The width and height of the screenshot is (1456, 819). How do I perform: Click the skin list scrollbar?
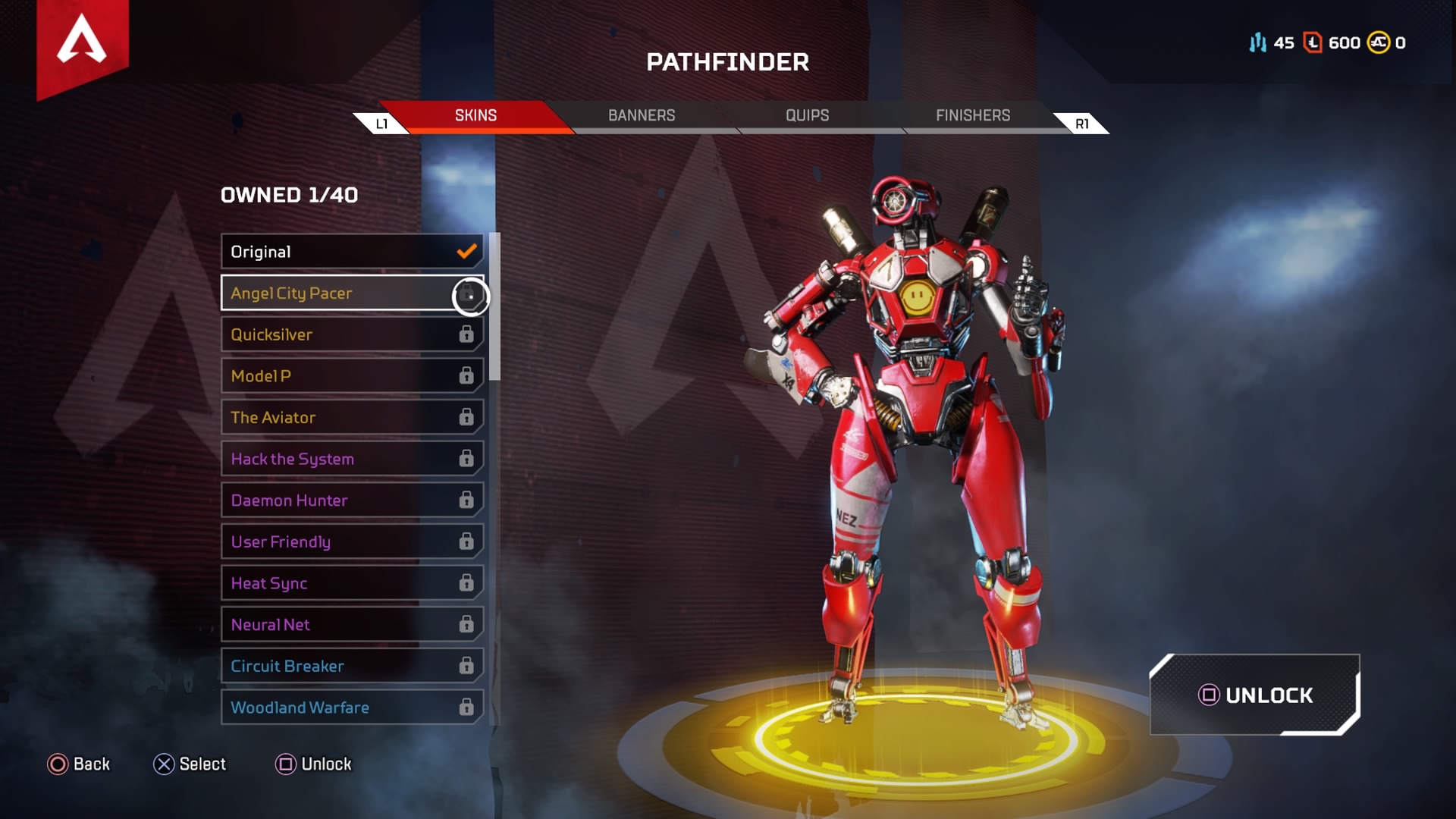(494, 306)
